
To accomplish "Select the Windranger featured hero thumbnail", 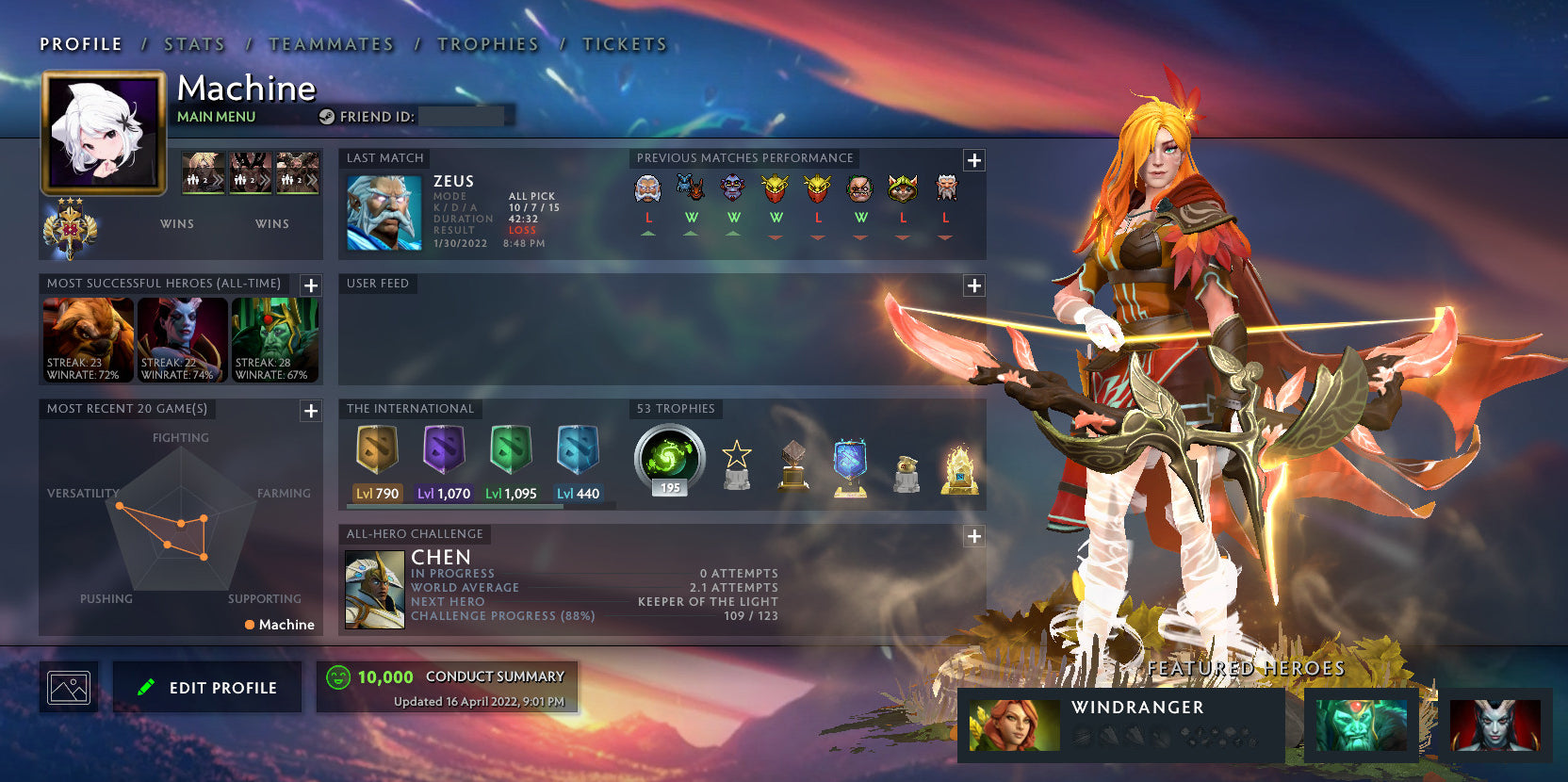I will point(1014,725).
